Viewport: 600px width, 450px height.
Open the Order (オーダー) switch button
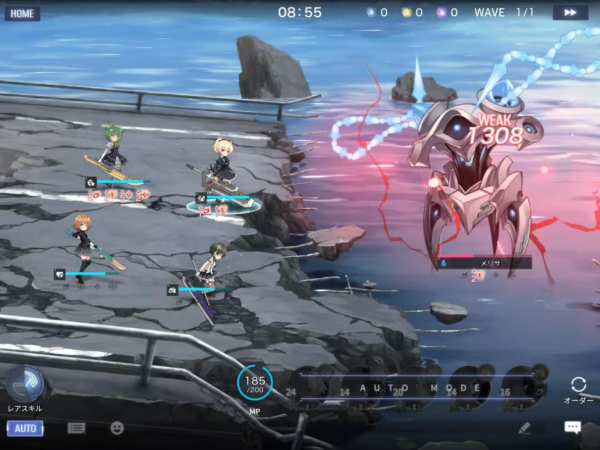click(x=578, y=387)
